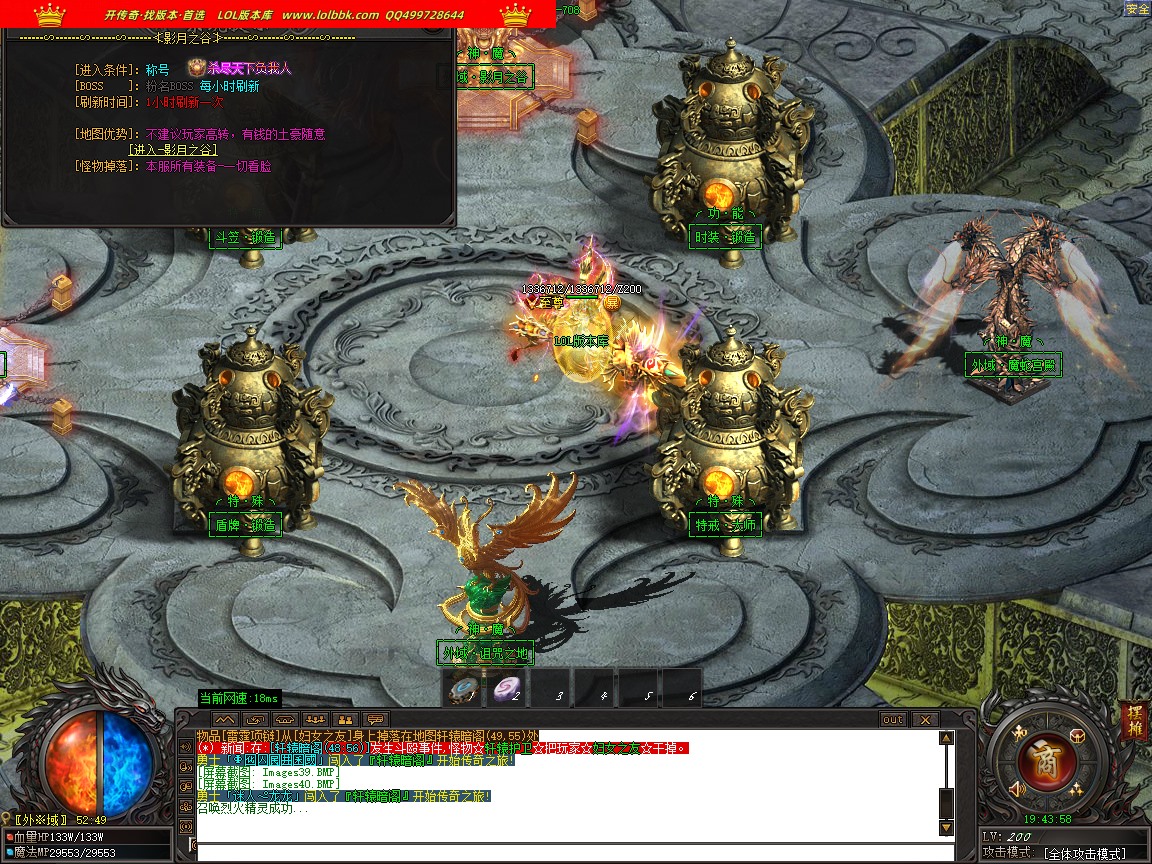Select the speech bubble chat tab
Image resolution: width=1152 pixels, height=864 pixels.
375,719
